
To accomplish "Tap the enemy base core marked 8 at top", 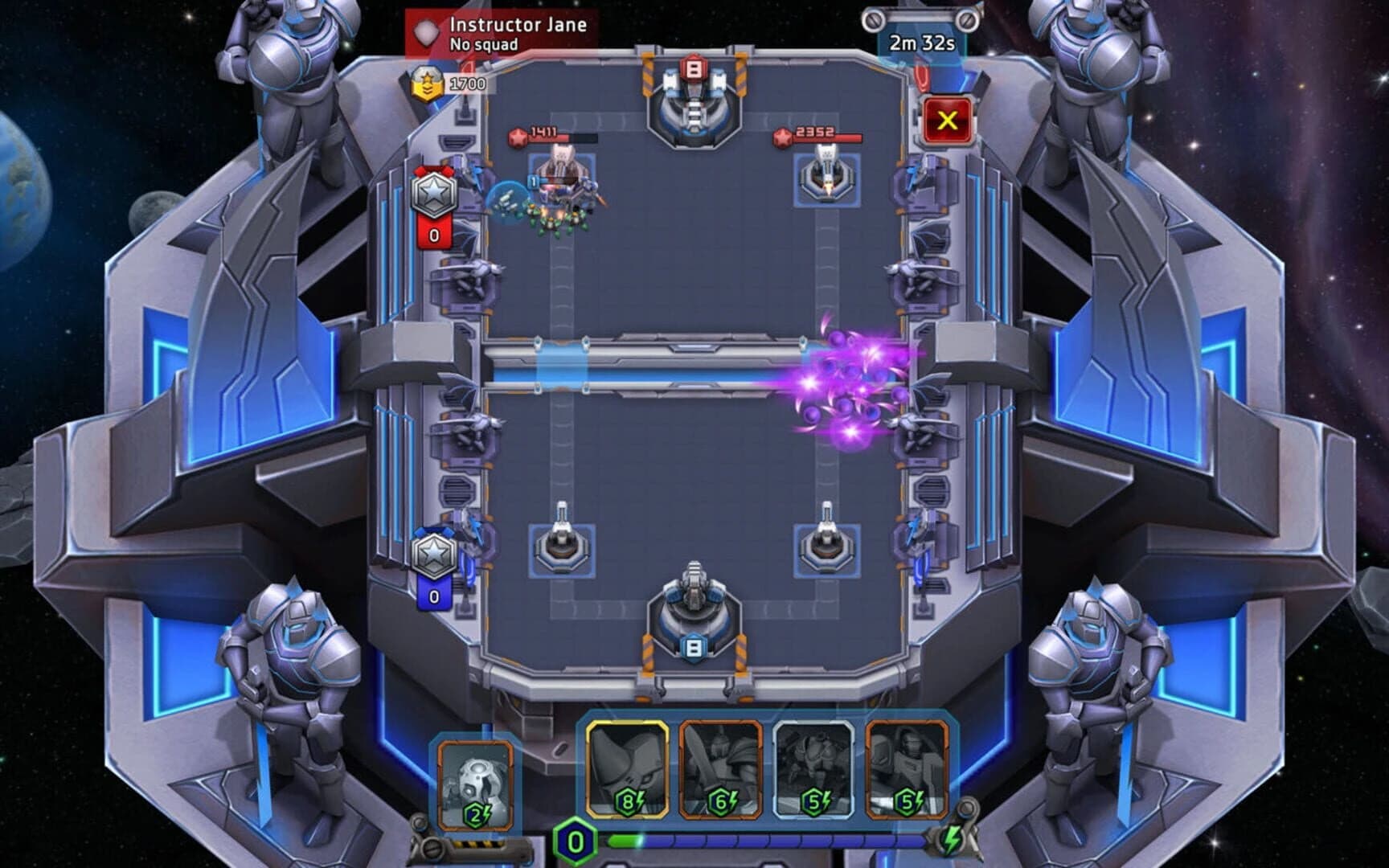I will point(691,96).
